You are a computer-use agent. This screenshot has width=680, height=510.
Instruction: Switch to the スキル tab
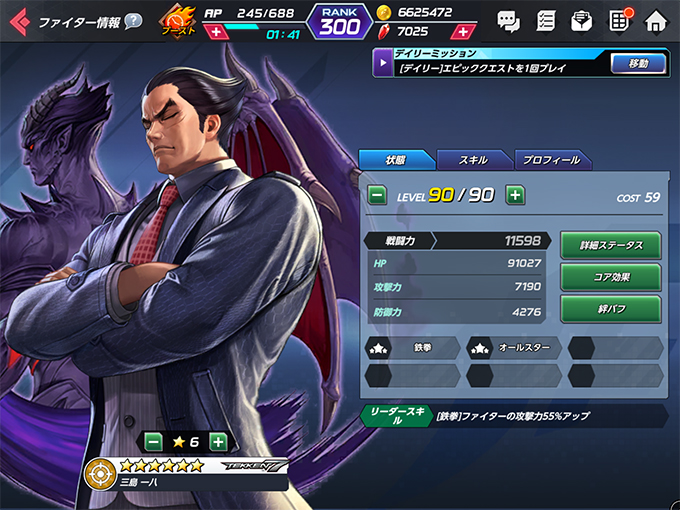tap(473, 160)
